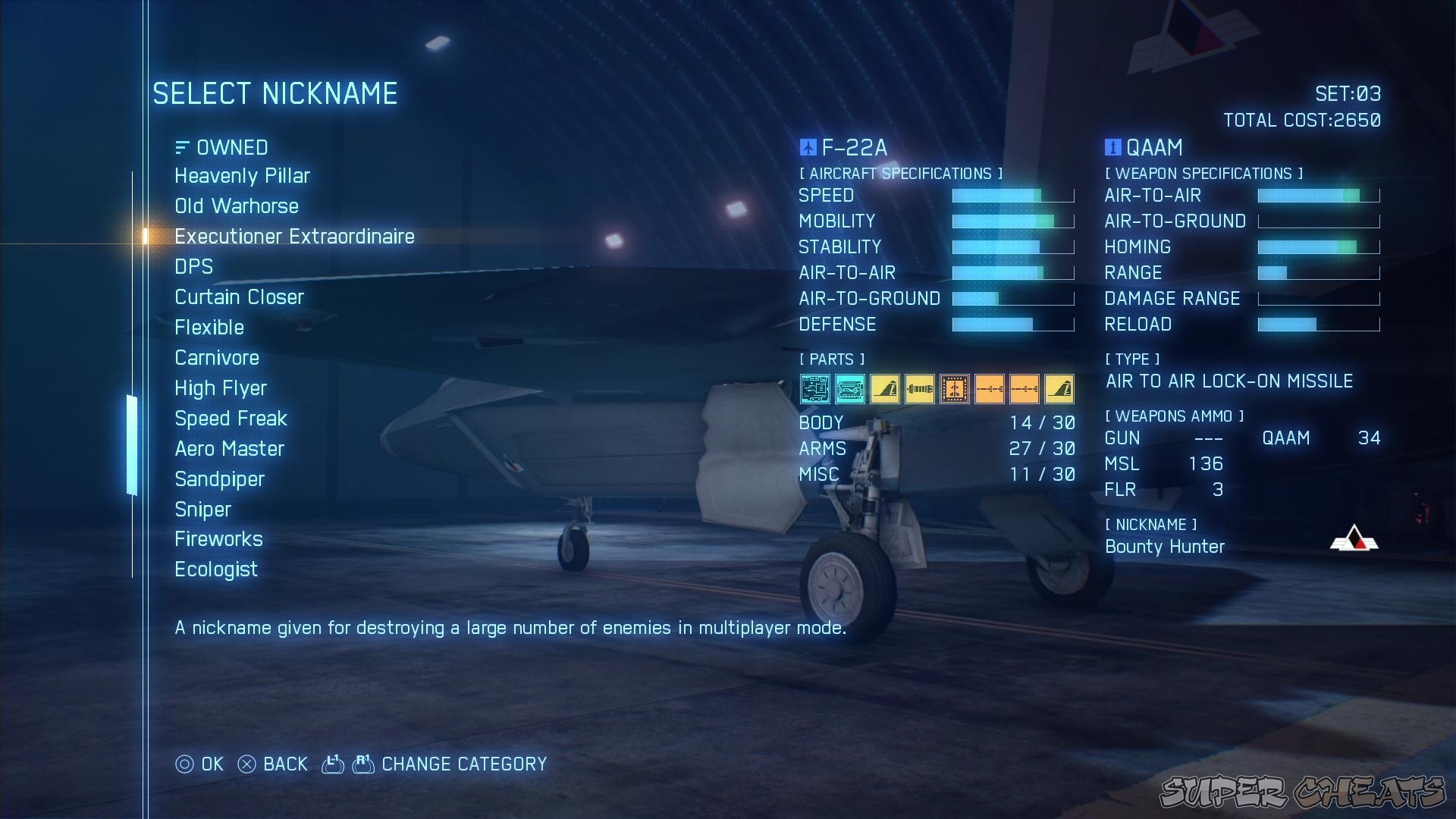Screen dimensions: 1456x819
Task: Open the OWNED category filter
Action: click(221, 147)
